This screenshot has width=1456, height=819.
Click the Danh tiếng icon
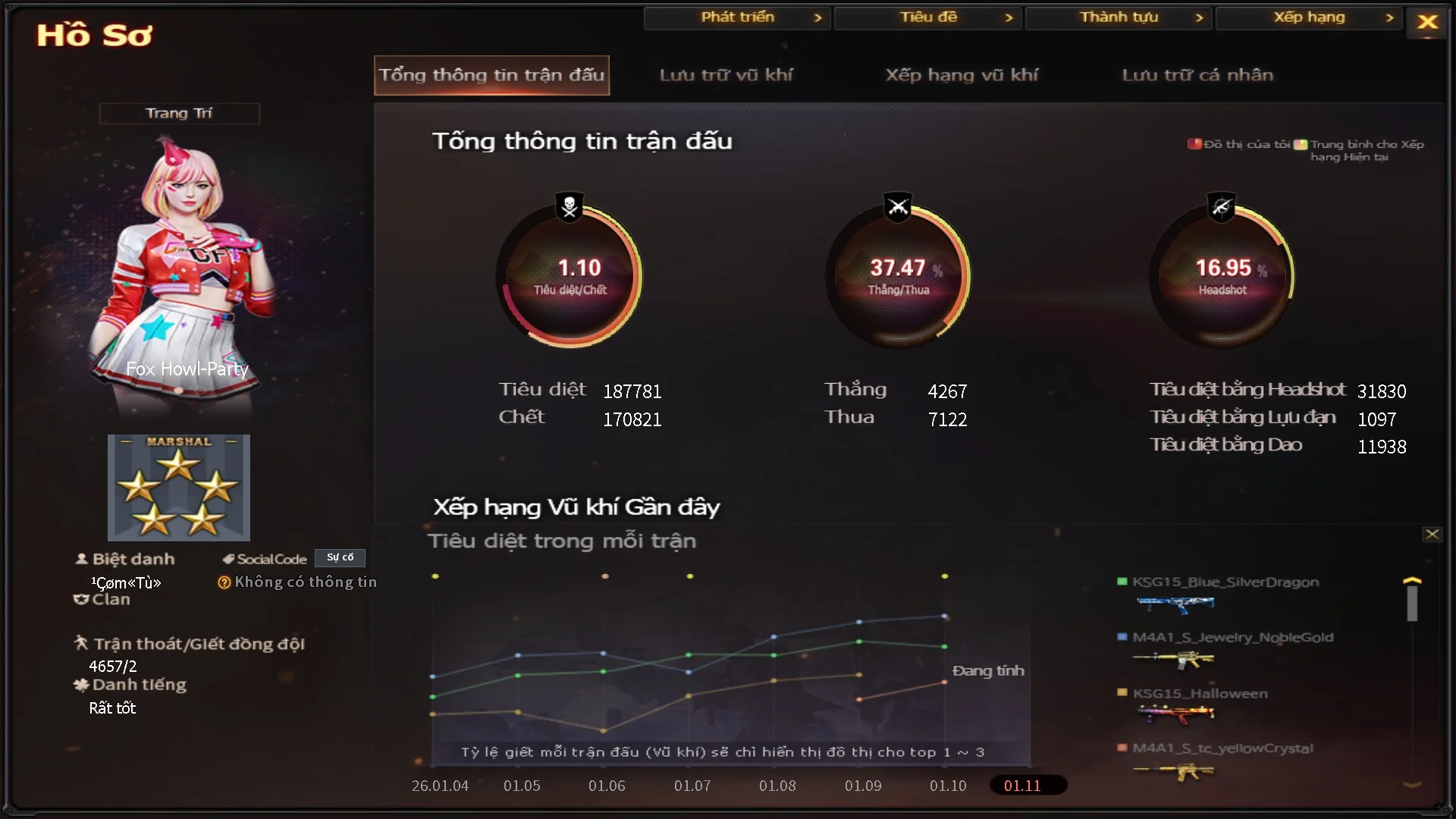coord(81,685)
